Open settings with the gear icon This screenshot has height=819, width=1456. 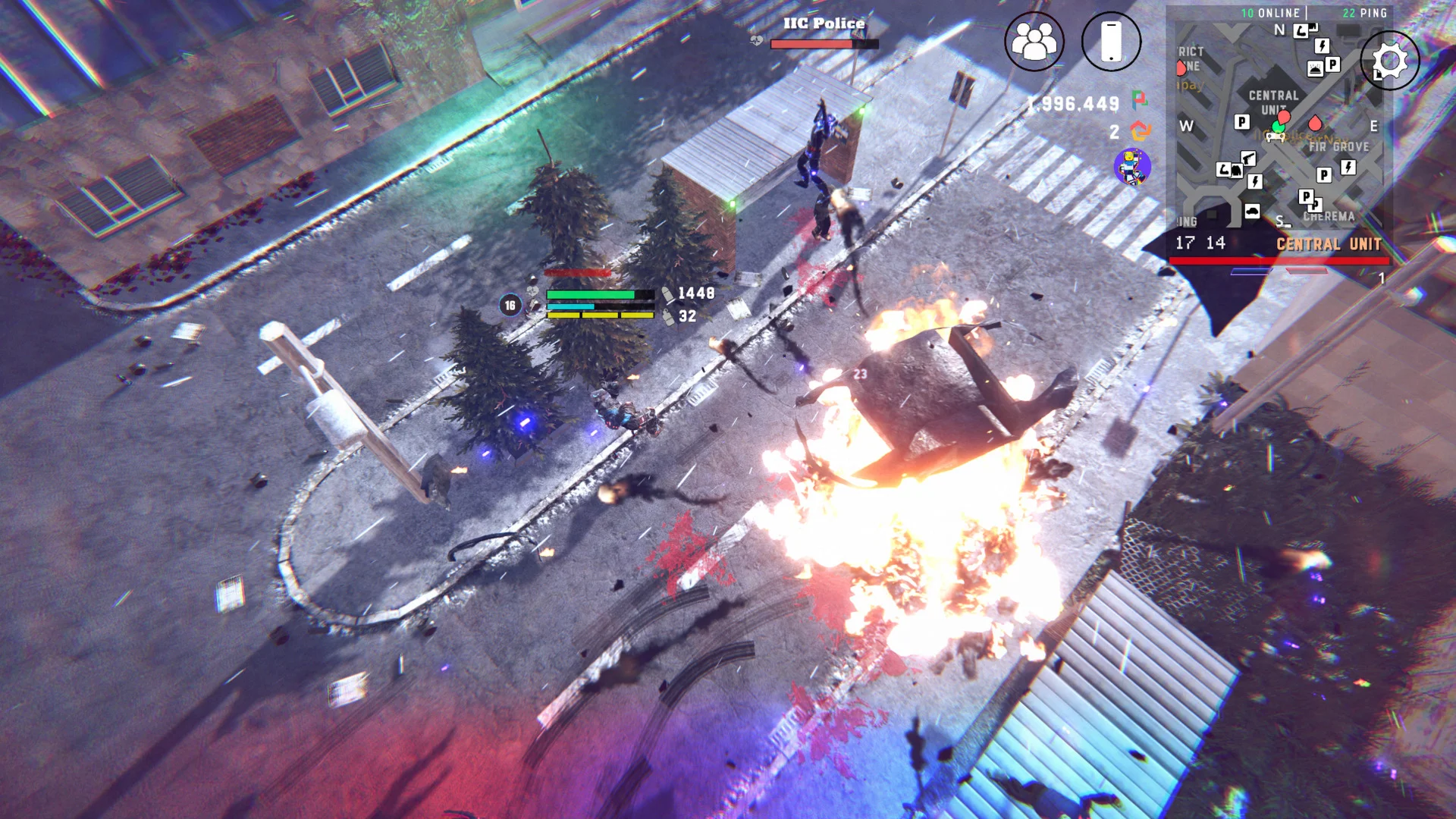coord(1389,61)
